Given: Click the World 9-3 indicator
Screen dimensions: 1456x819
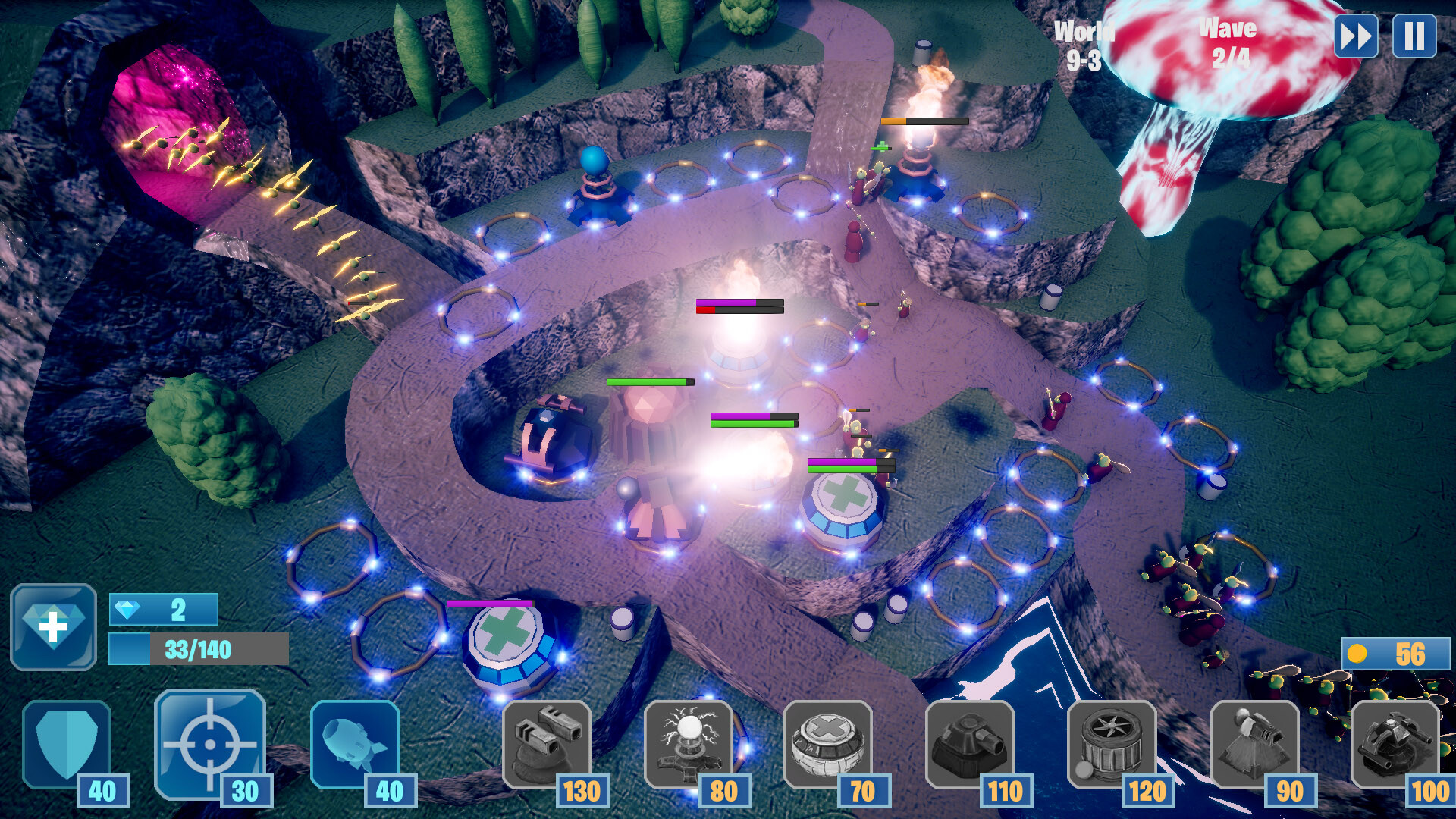Looking at the screenshot, I should pyautogui.click(x=1083, y=42).
